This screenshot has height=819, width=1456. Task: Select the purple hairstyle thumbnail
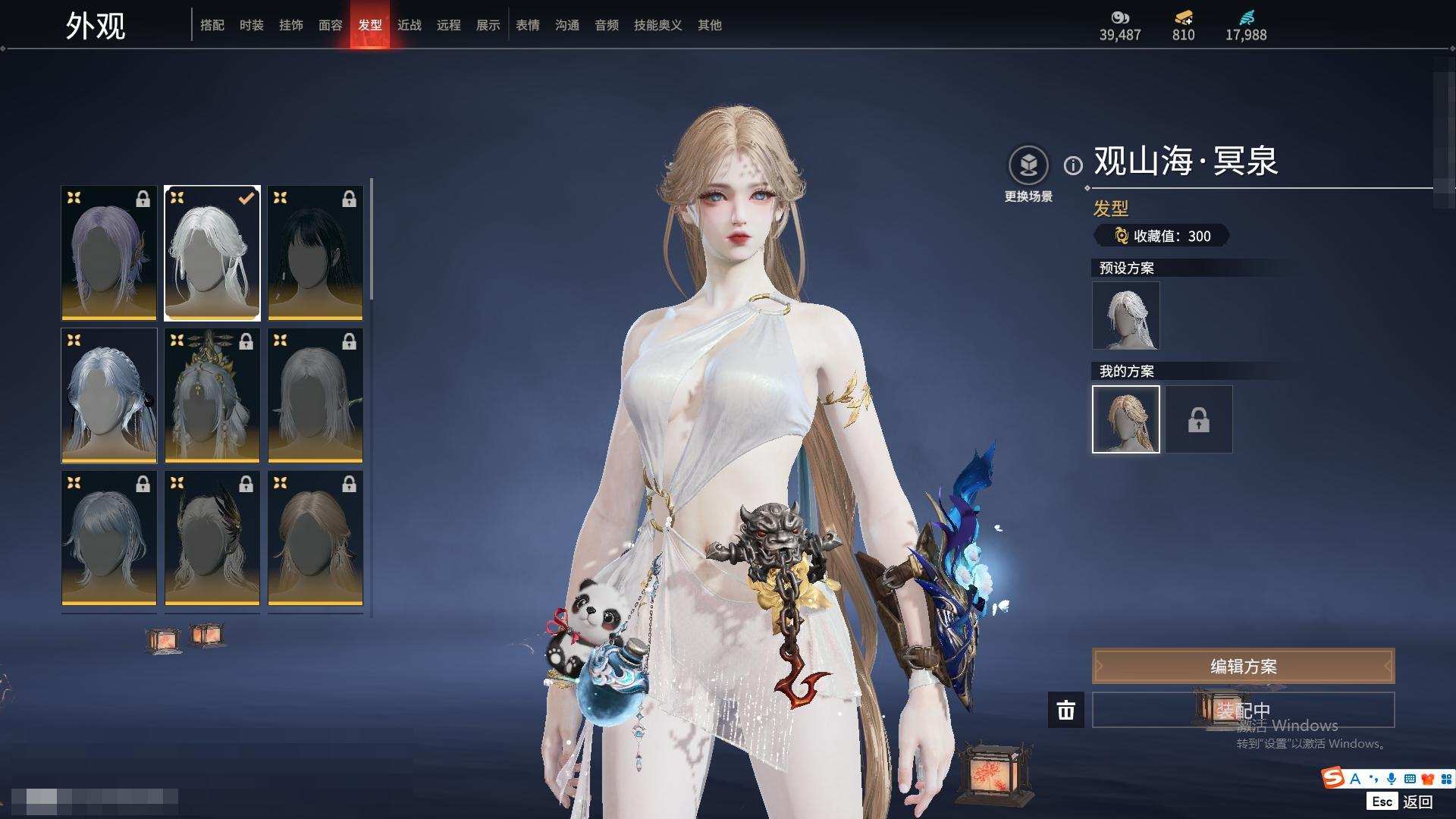tap(109, 253)
